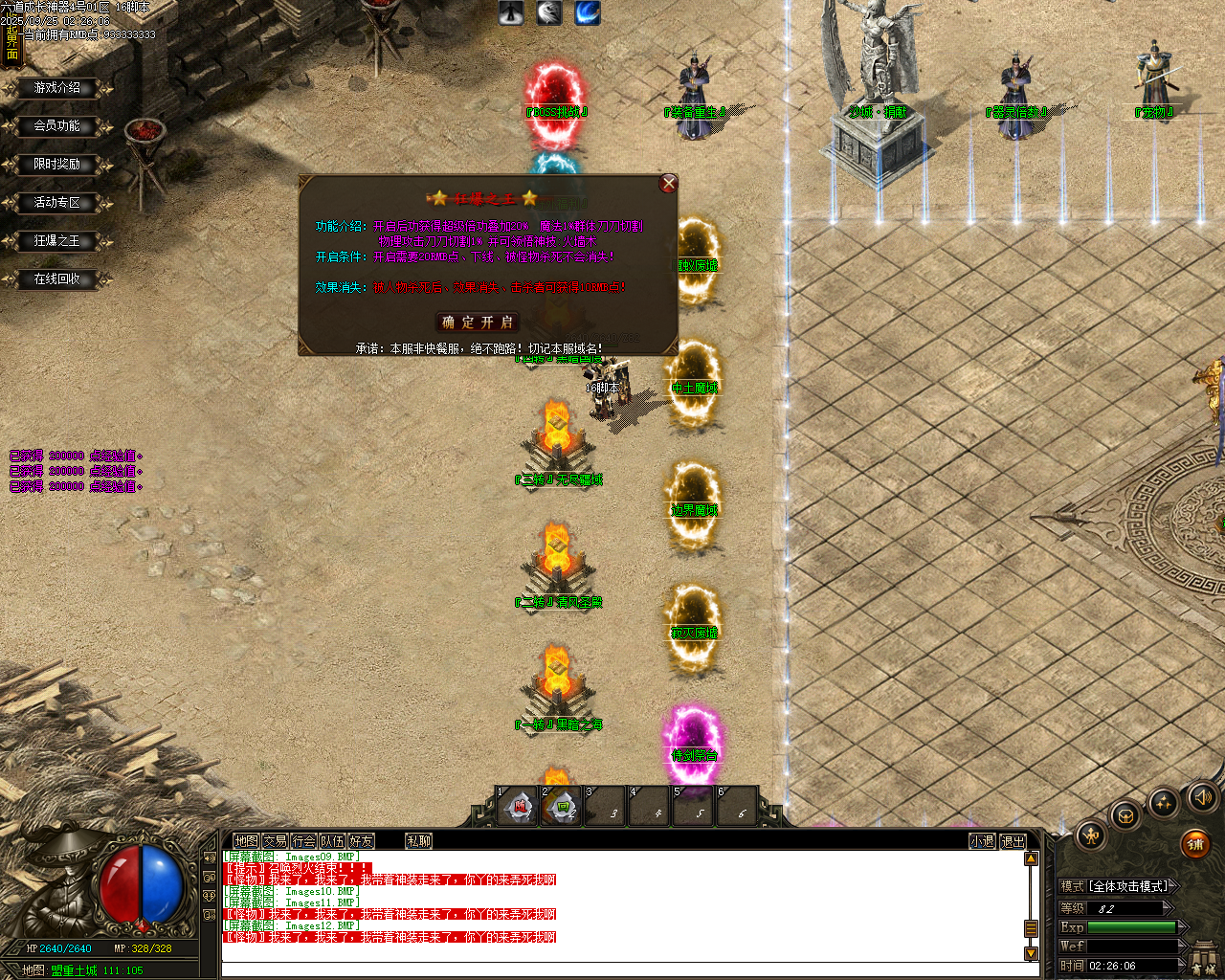1225x980 pixels.
Task: Open the 交易 trade menu in chat bar
Action: pos(278,840)
